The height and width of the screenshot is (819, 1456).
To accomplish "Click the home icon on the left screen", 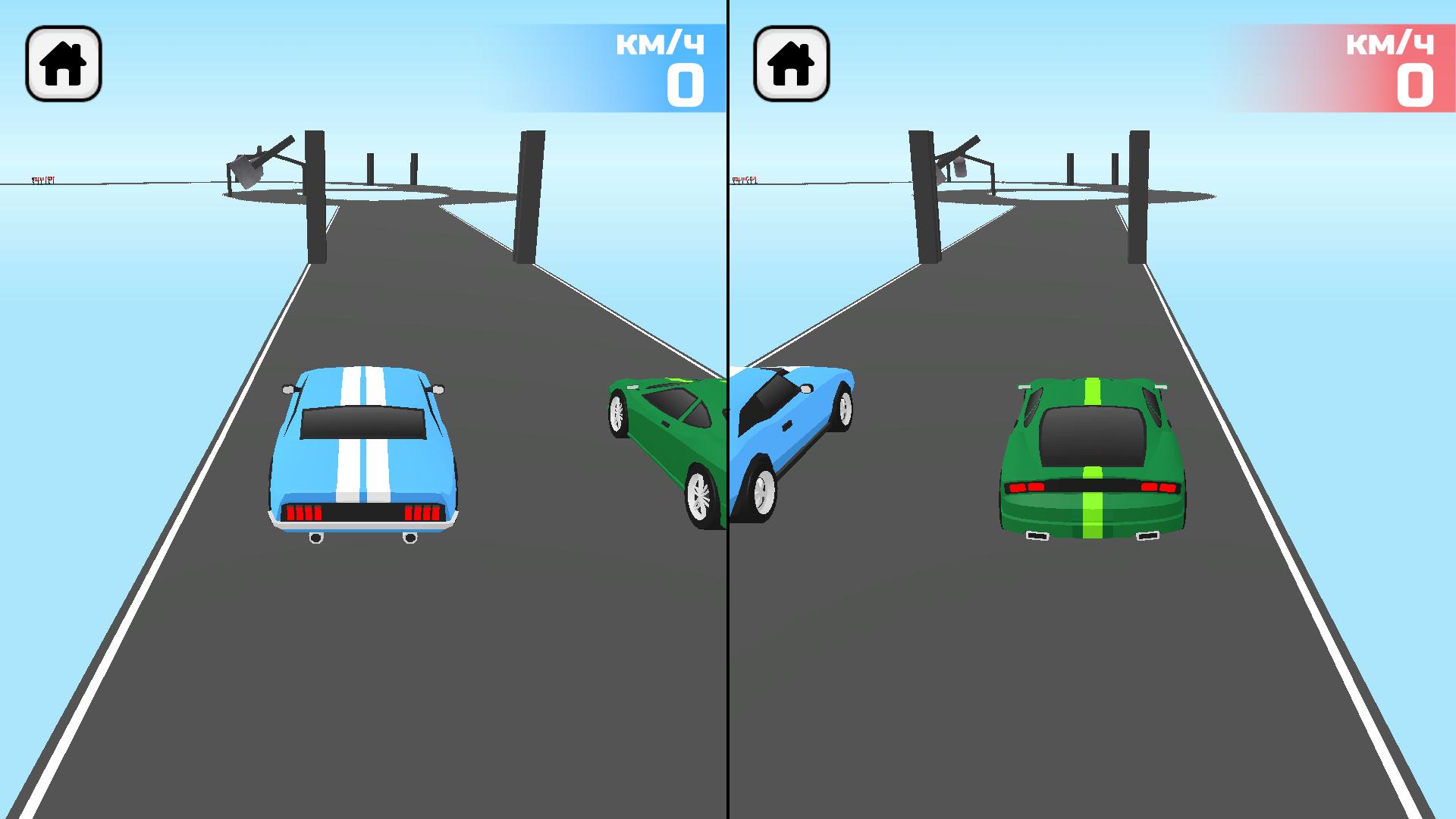I will (64, 65).
